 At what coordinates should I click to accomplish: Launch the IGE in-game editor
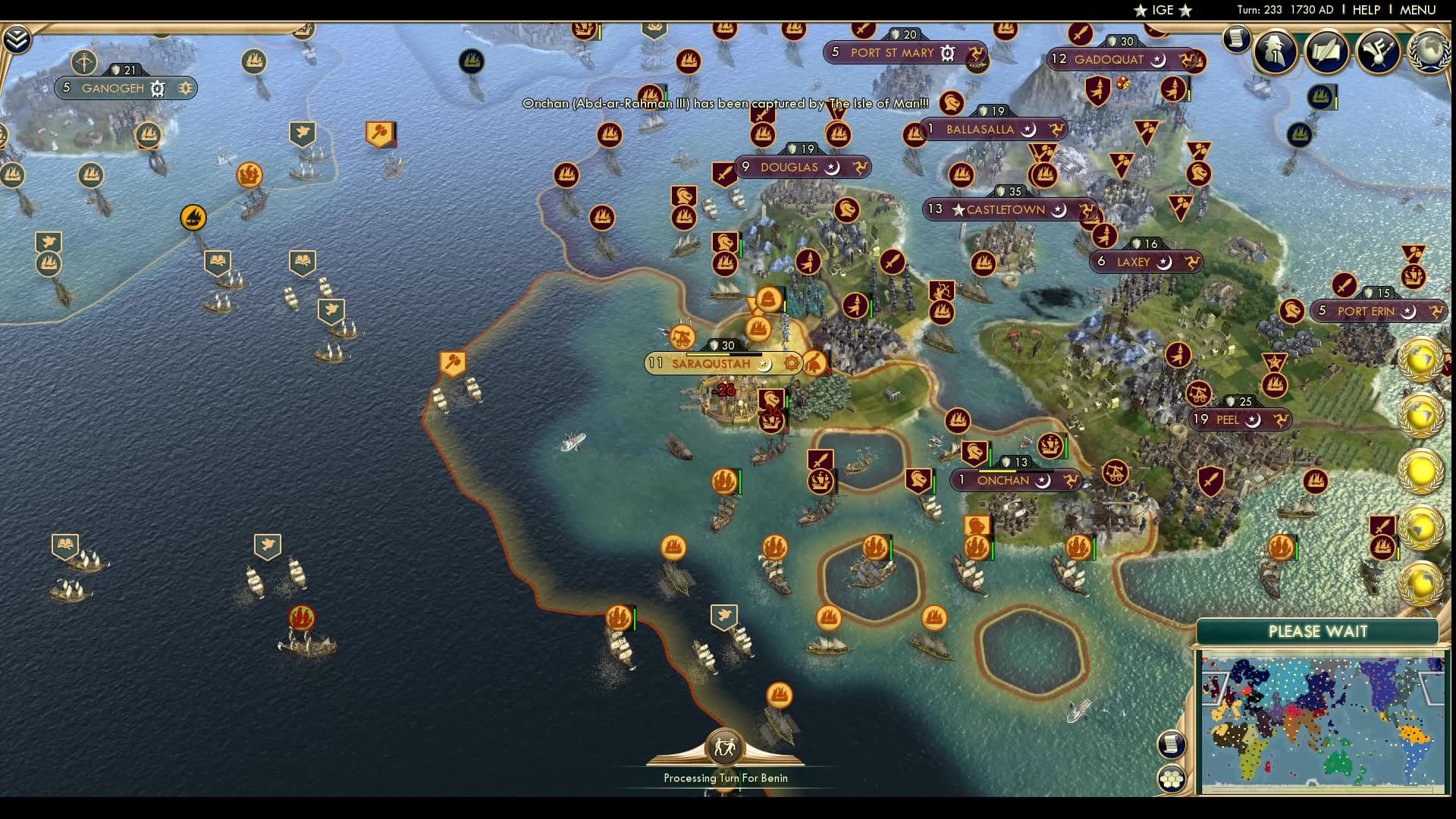tap(1162, 10)
